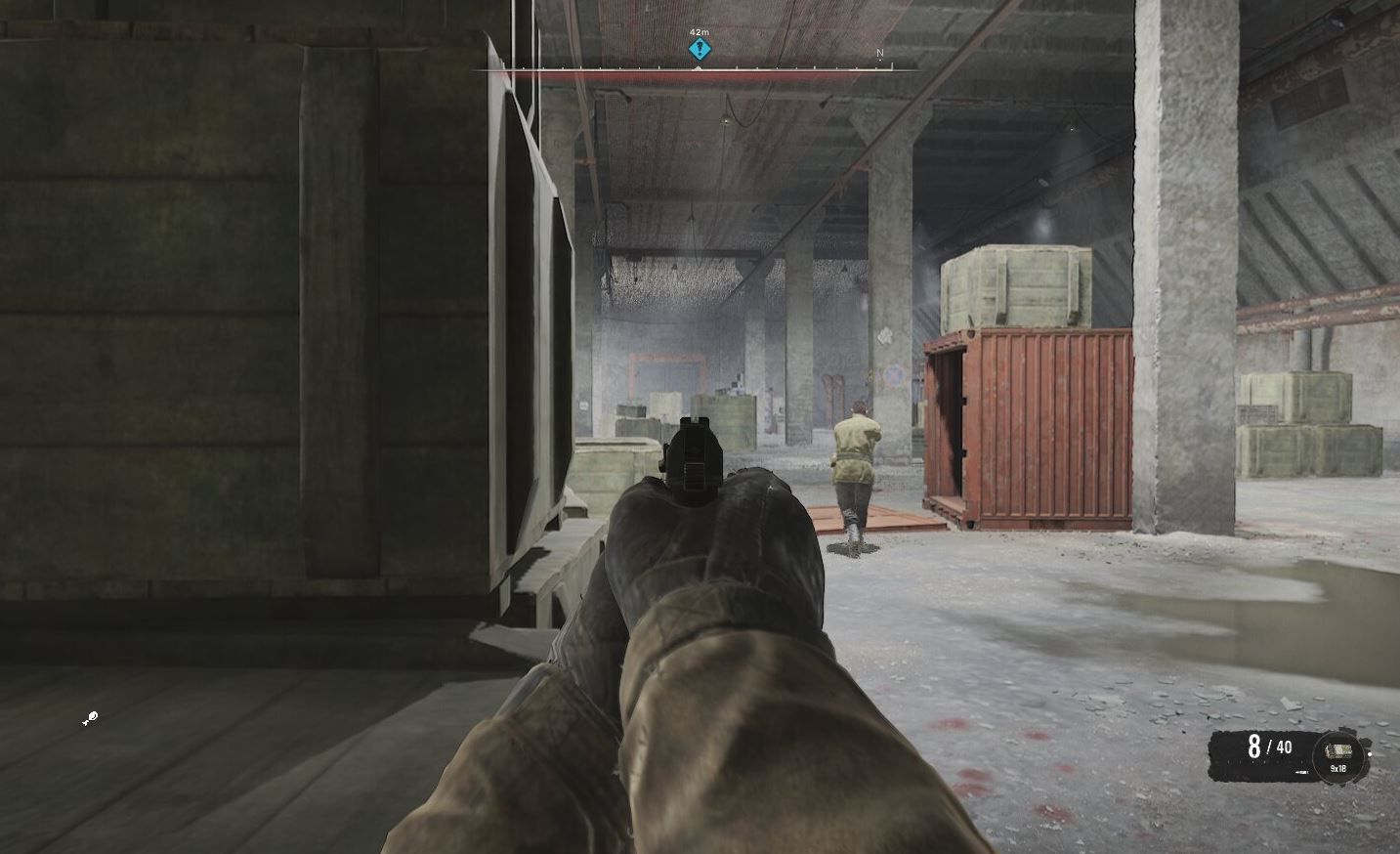Click the ammo count showing 8
This screenshot has width=1400, height=854.
click(1254, 747)
